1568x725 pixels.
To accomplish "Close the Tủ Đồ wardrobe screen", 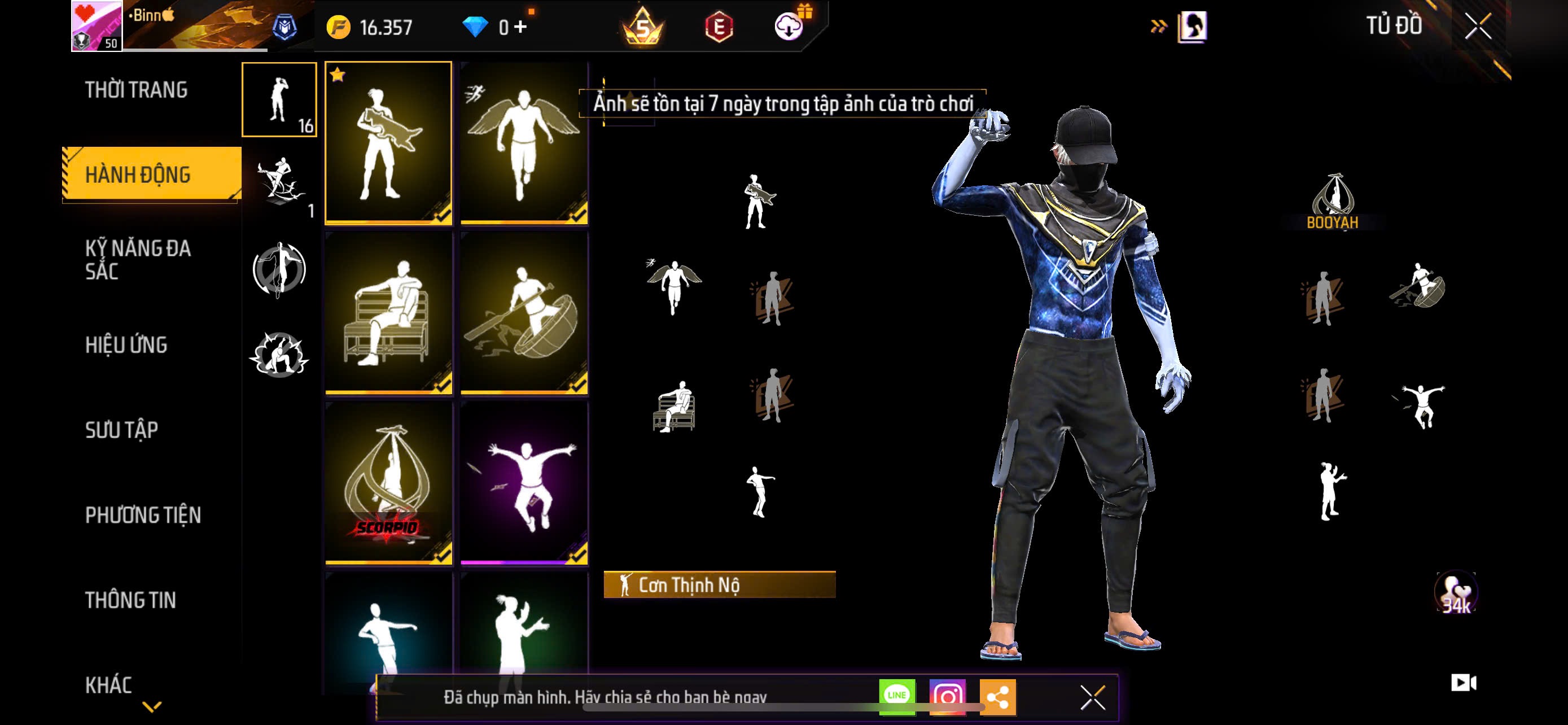I will coord(1477,27).
